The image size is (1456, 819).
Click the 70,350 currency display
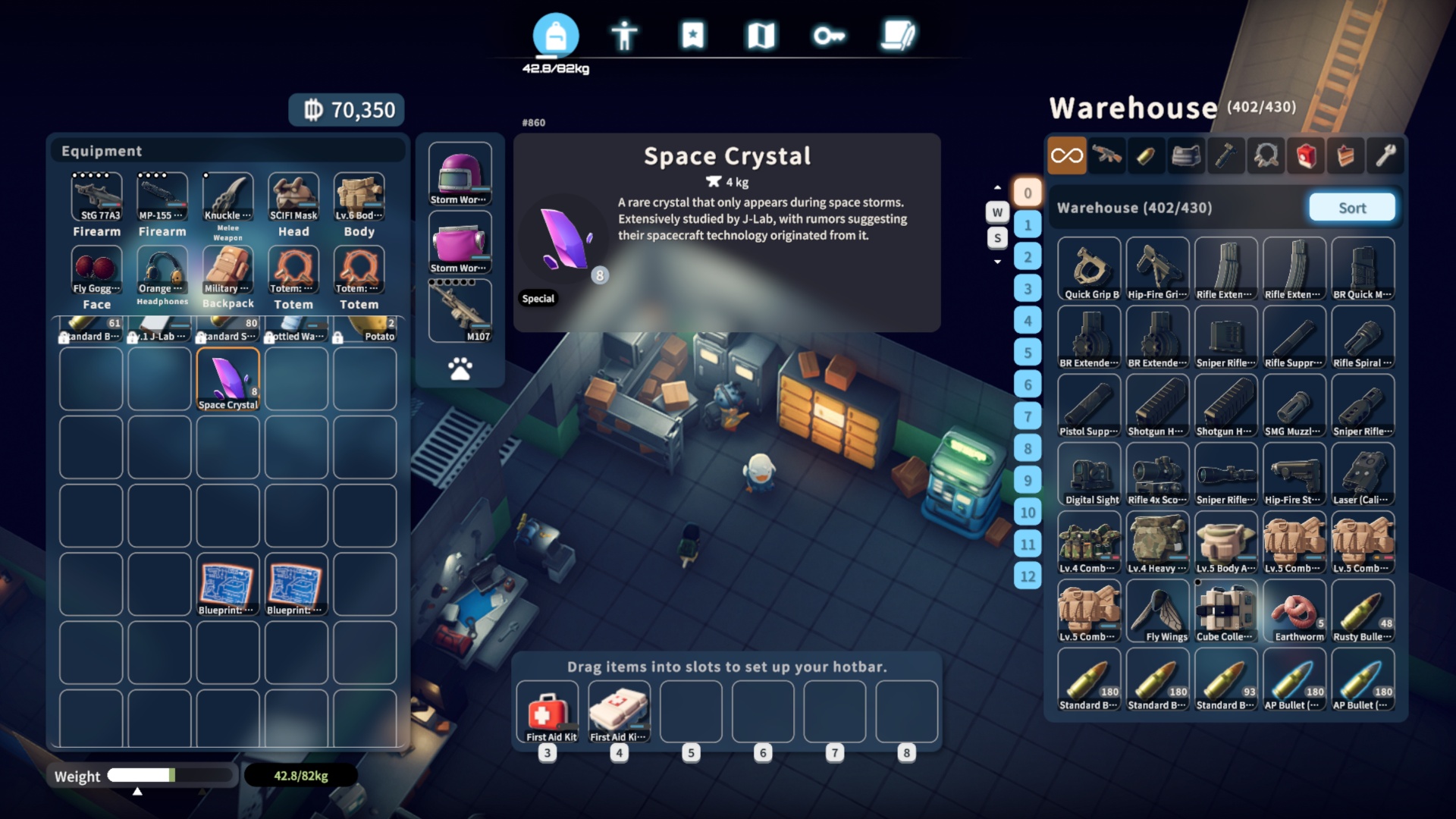click(346, 109)
